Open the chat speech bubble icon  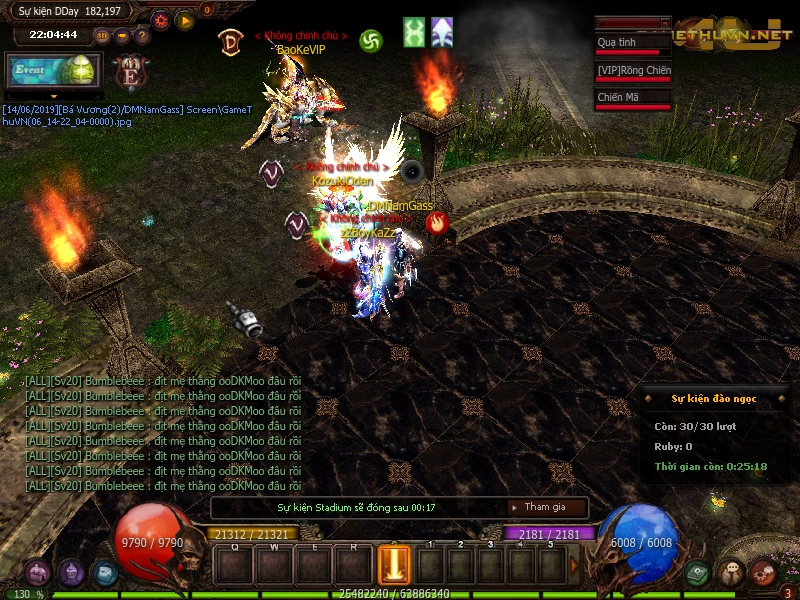pyautogui.click(x=731, y=573)
